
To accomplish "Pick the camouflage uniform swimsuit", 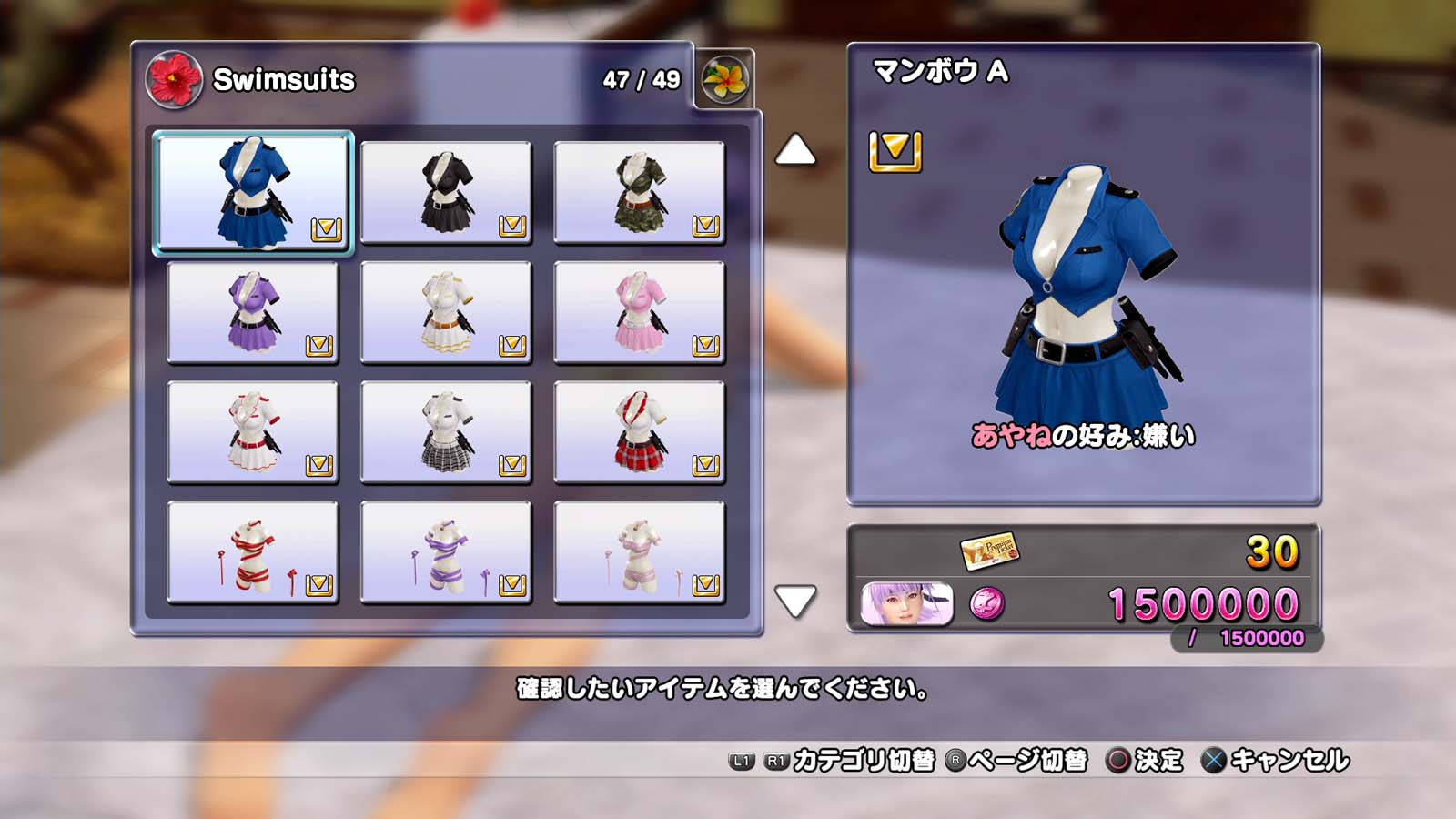I will (x=639, y=192).
